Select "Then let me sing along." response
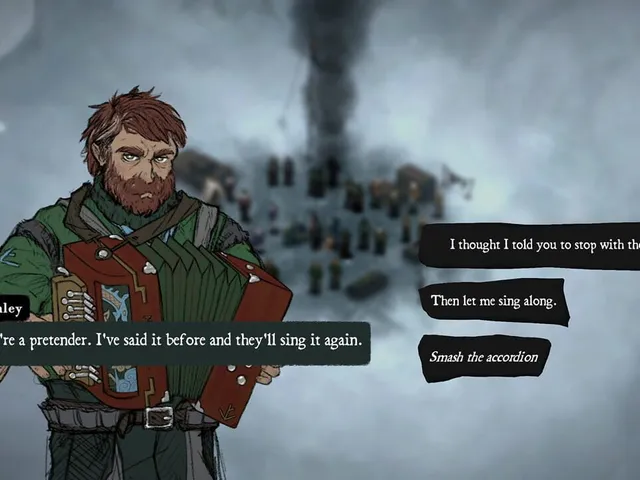 493,300
